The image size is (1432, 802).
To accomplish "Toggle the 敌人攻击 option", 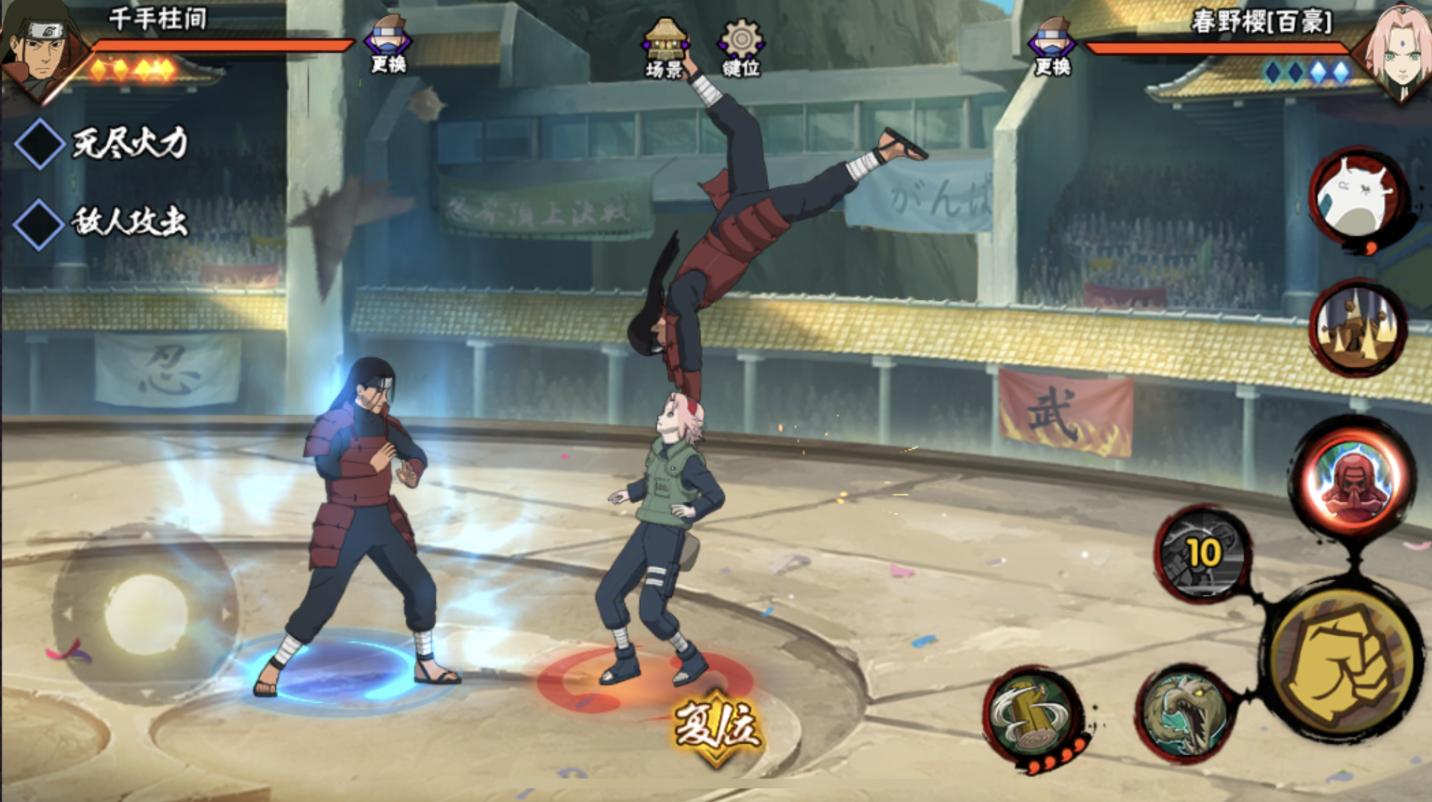I will coord(40,222).
